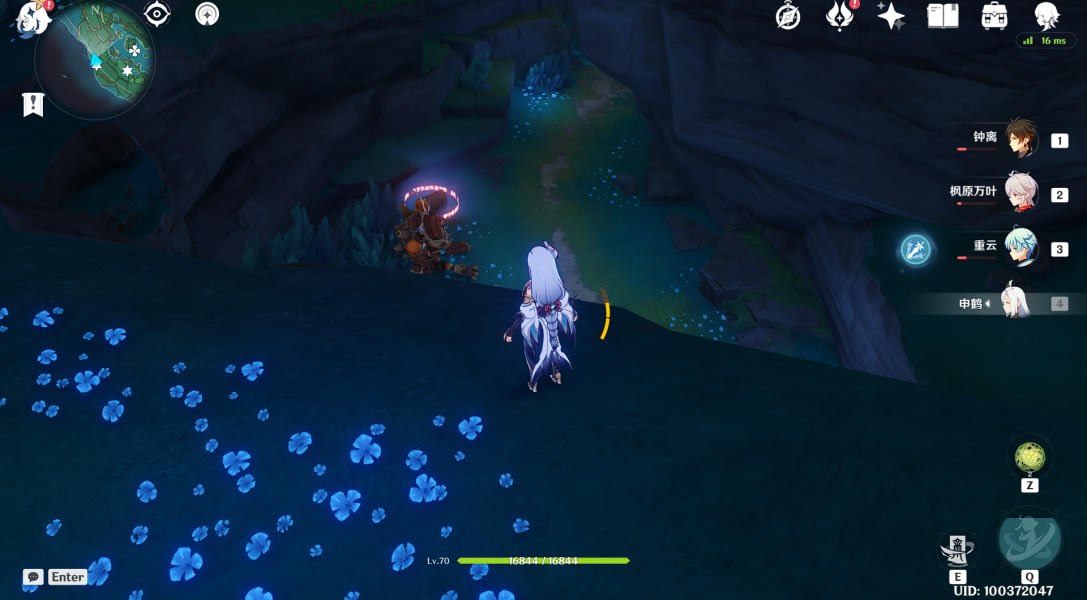Activate the elemental skill icon
Screen dimensions: 1087x600
(957, 549)
